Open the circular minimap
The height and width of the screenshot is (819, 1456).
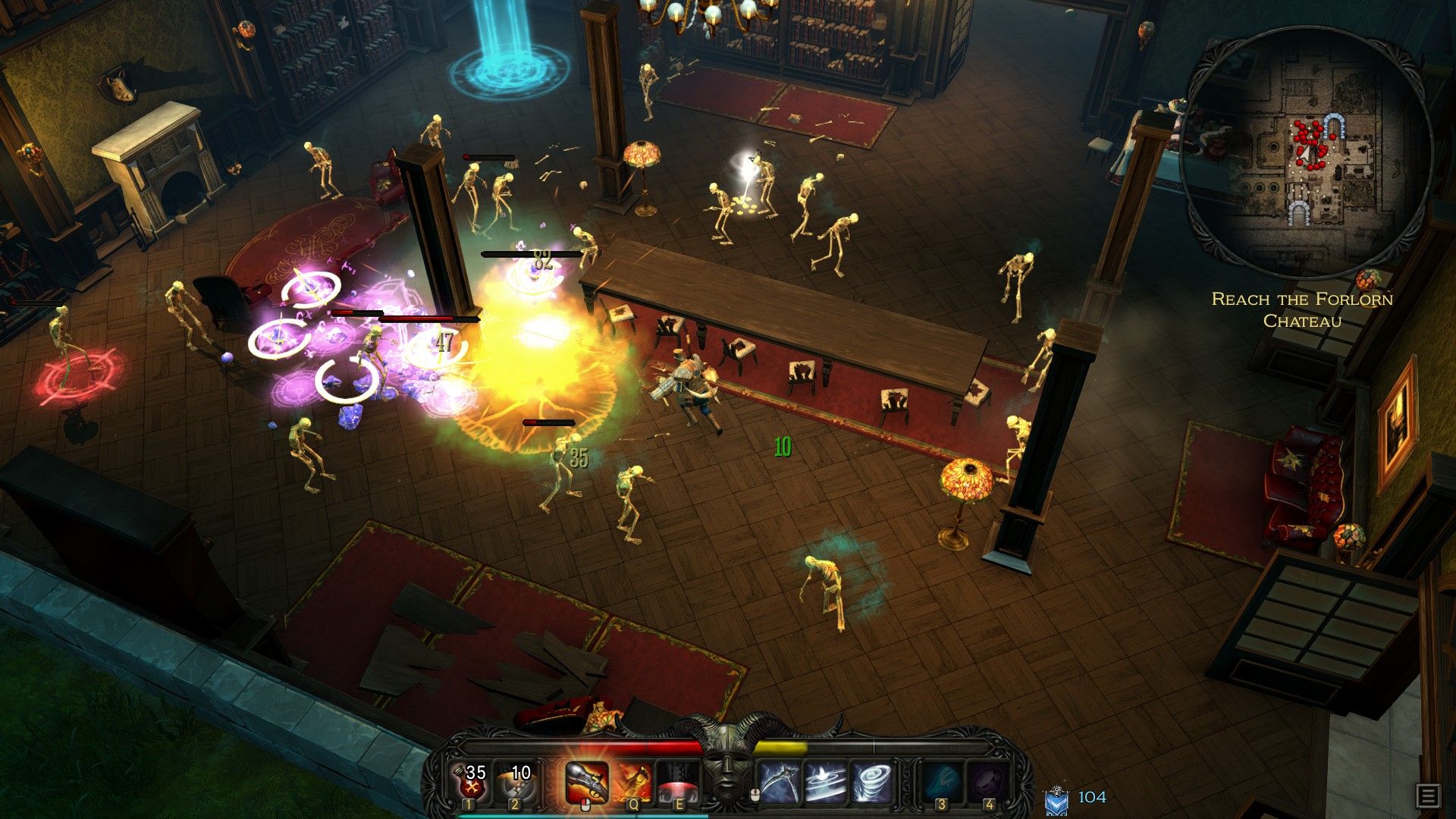(x=1306, y=152)
